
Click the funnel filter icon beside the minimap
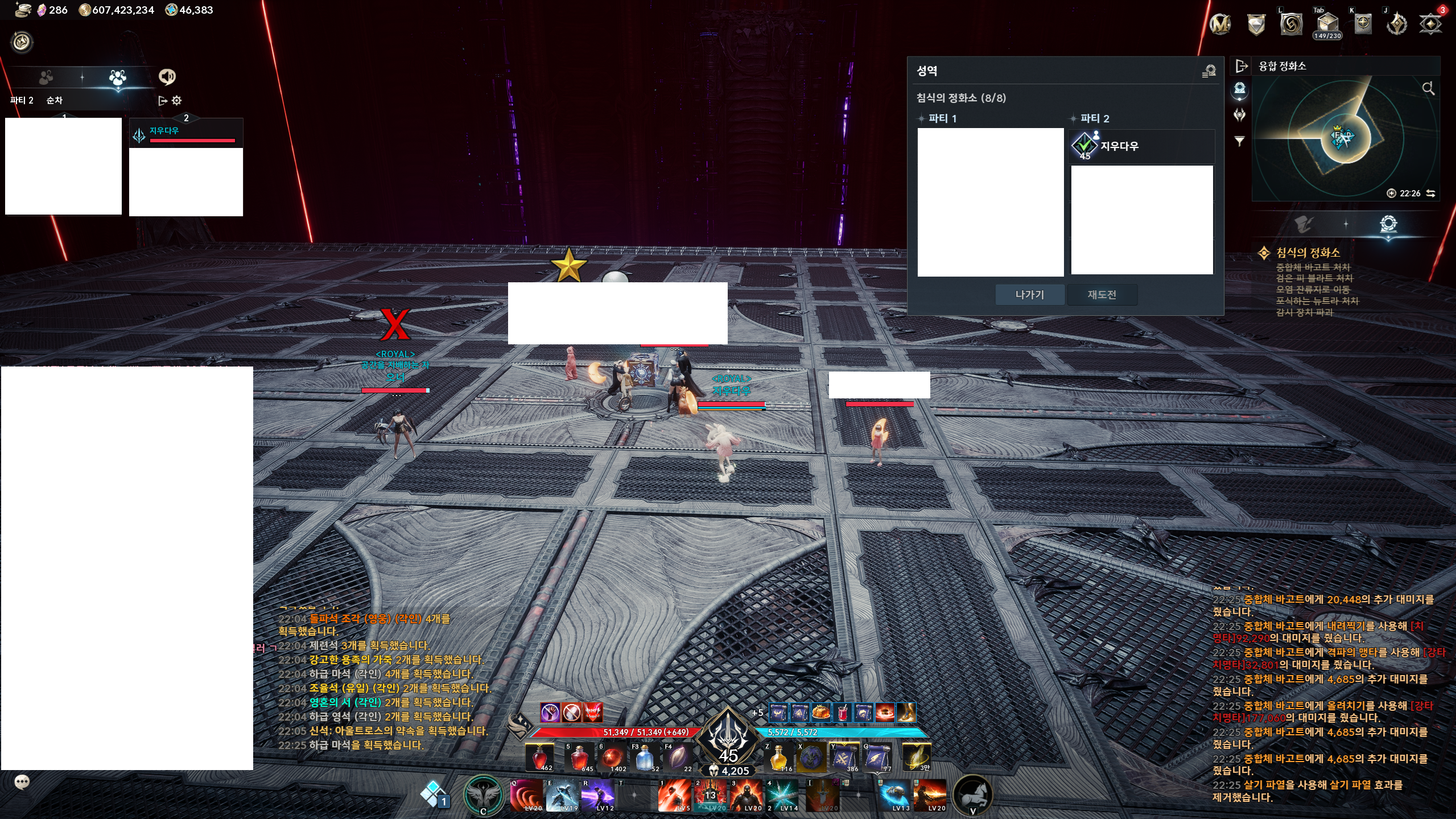click(1239, 141)
